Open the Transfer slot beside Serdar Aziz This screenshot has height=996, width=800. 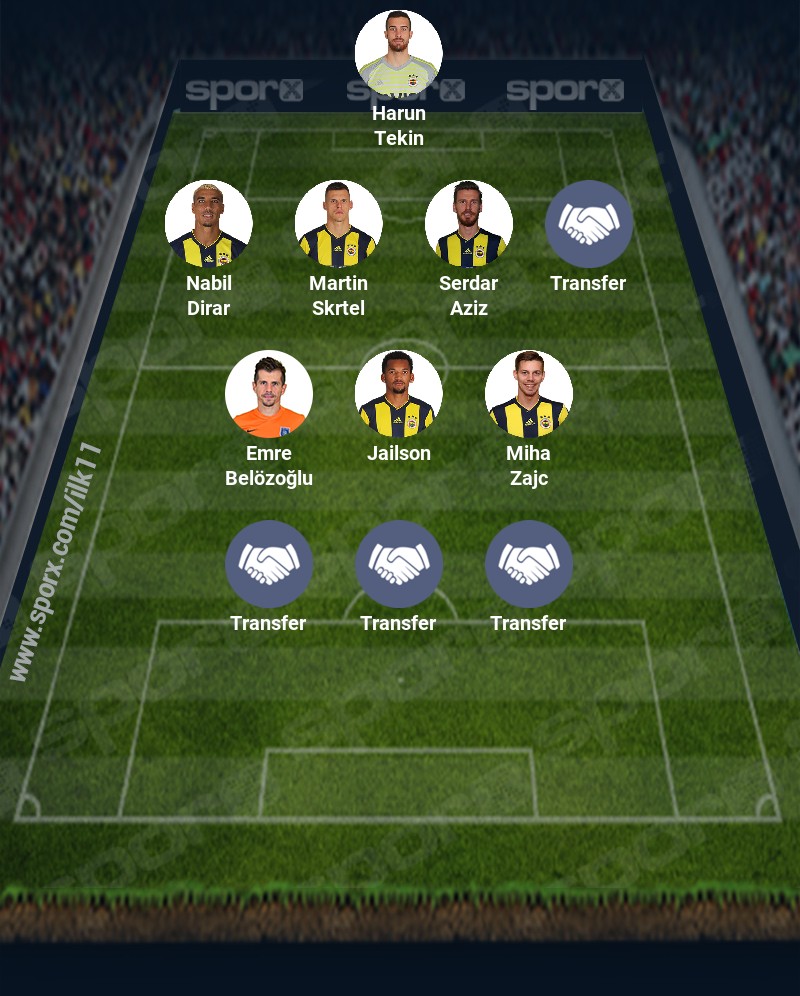click(x=589, y=224)
